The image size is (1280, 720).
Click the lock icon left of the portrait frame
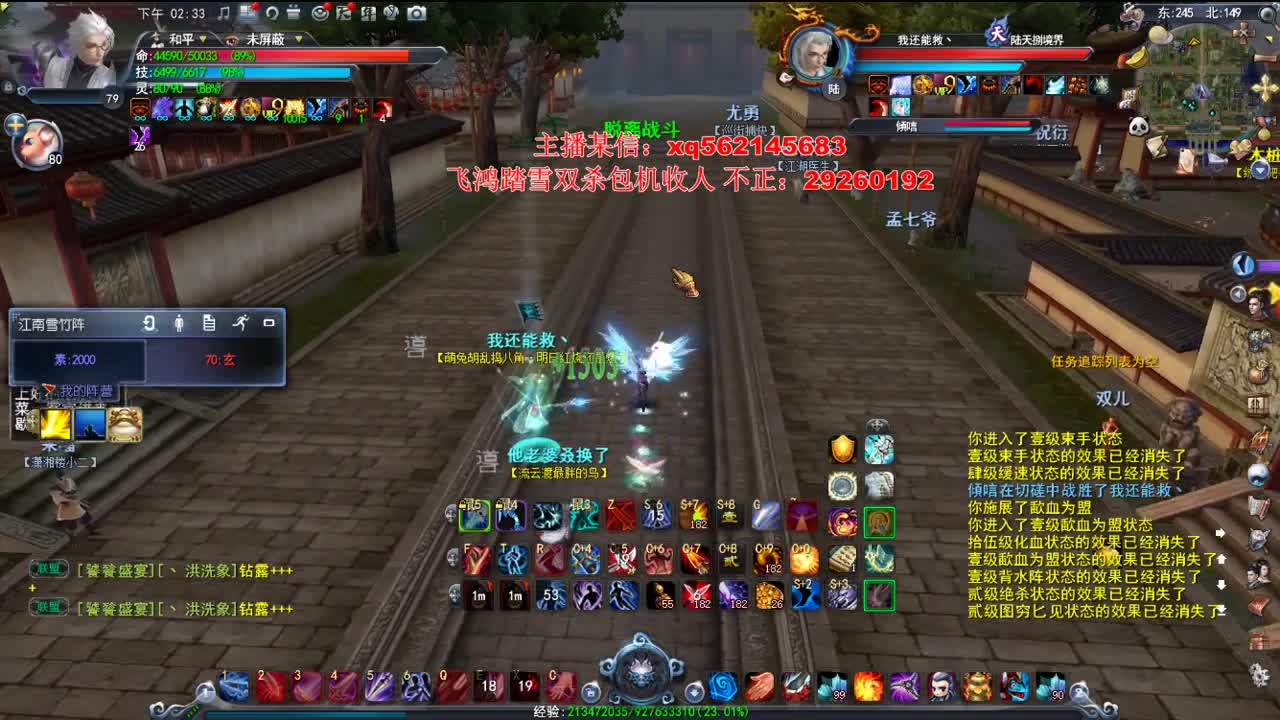point(8,87)
